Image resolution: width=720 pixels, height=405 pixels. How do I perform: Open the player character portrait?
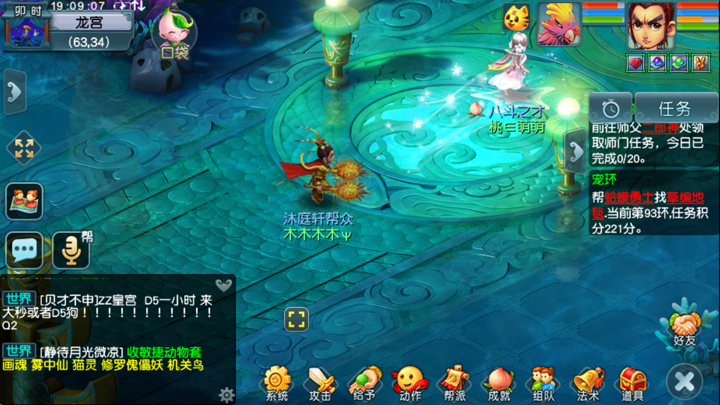click(649, 24)
